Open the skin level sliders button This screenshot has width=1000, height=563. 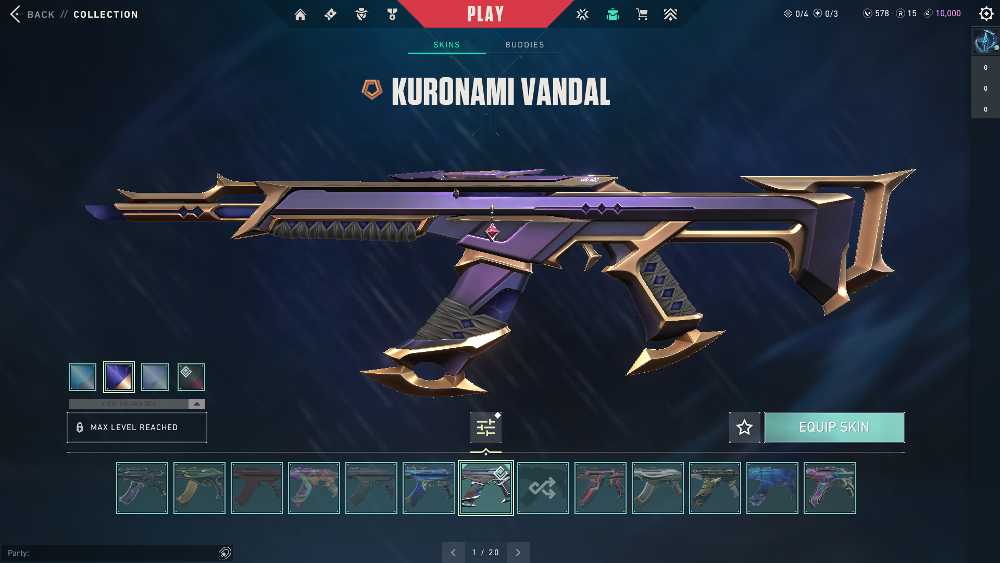[x=486, y=427]
